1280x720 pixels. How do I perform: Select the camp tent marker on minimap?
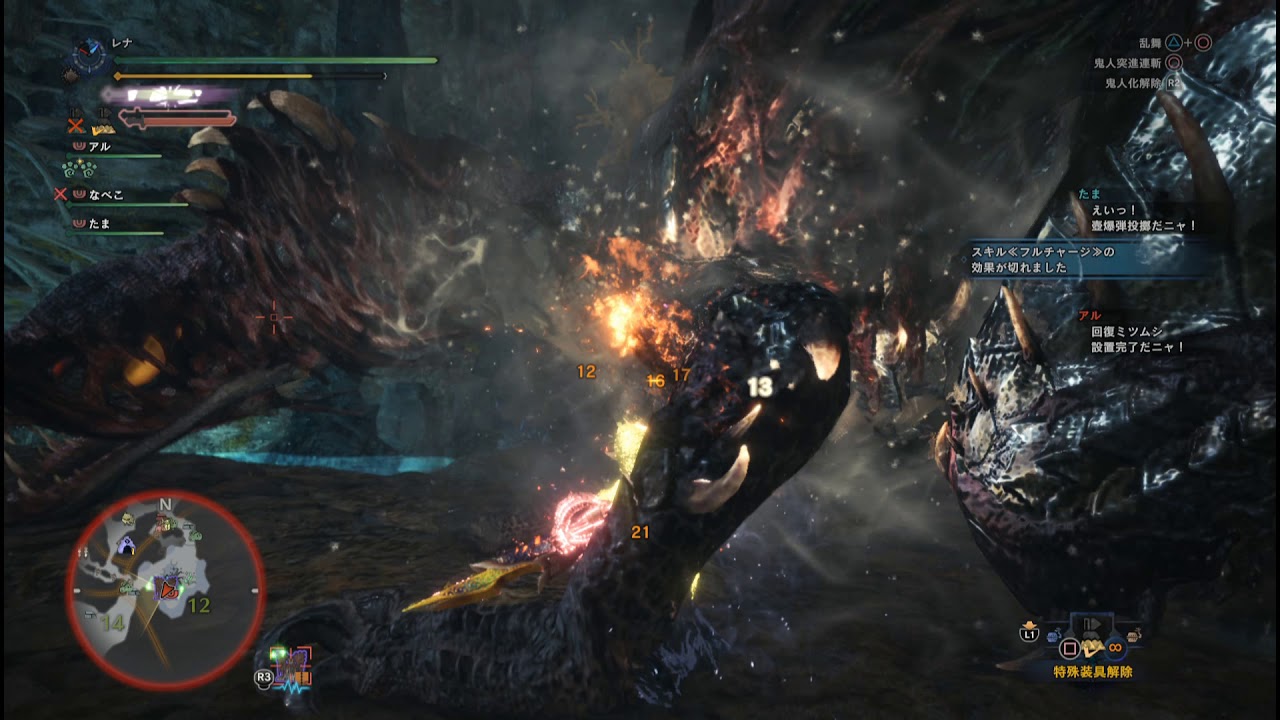click(x=127, y=545)
